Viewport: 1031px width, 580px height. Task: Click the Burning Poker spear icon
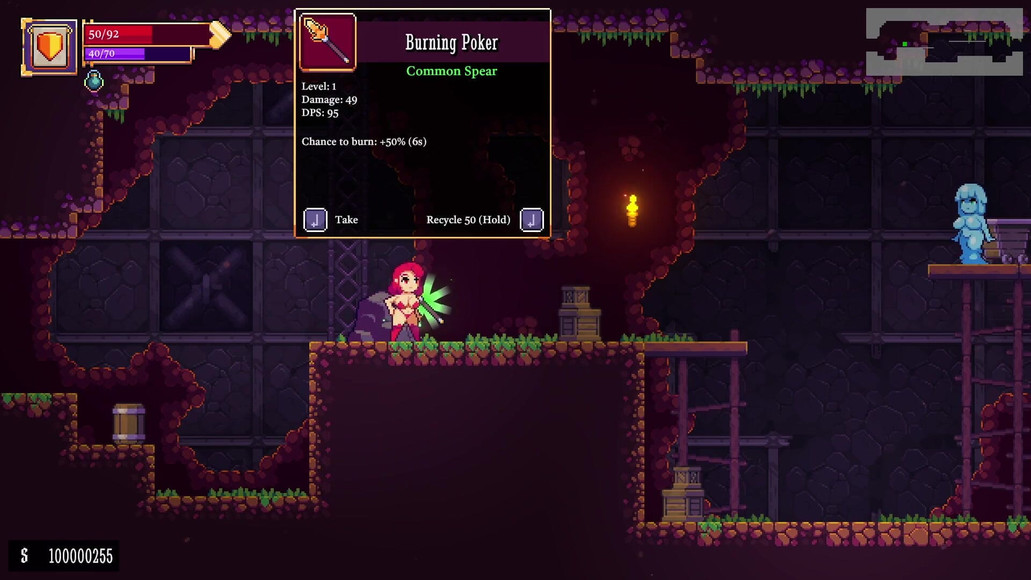point(328,42)
